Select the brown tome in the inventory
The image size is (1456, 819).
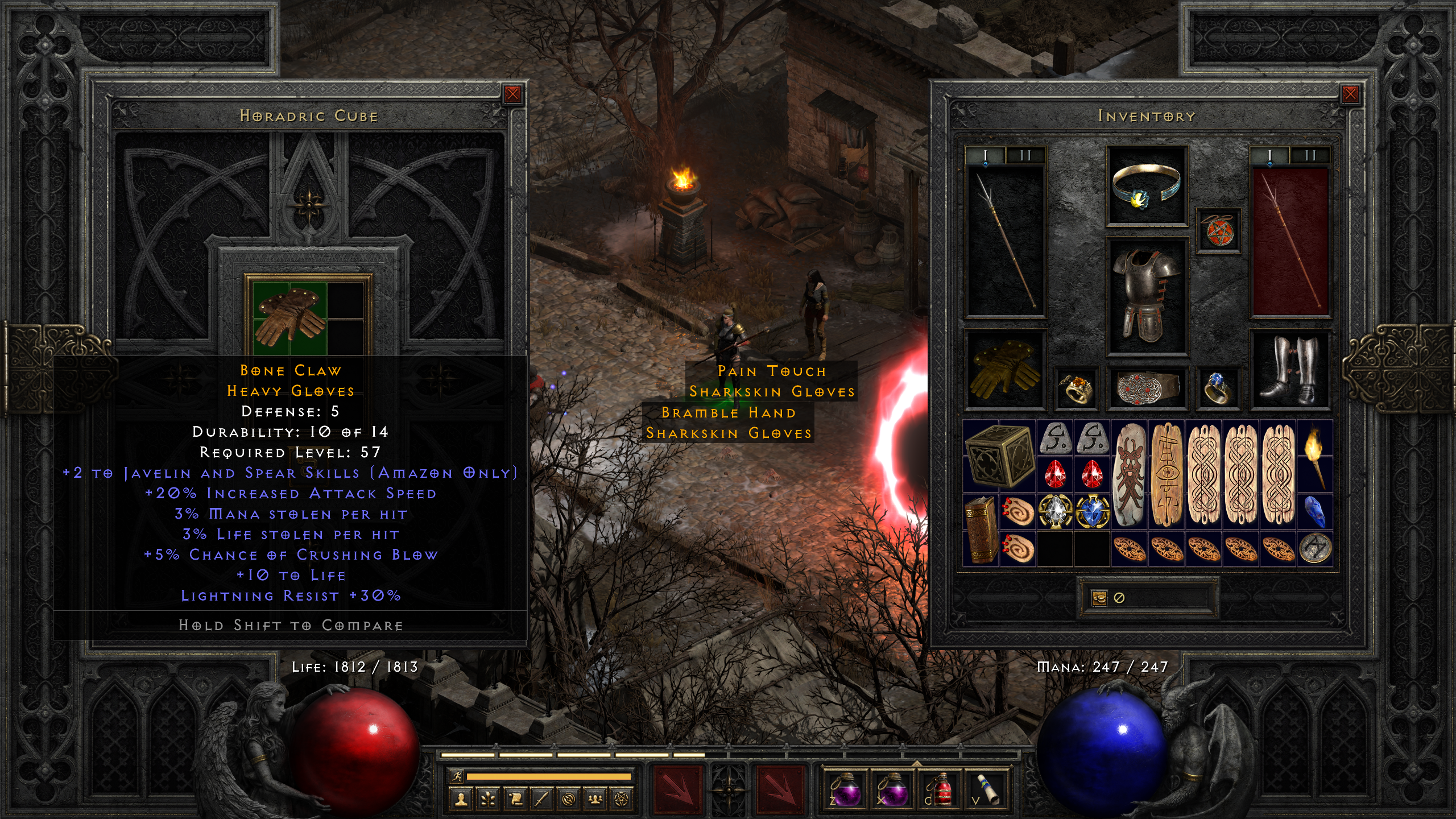981,530
